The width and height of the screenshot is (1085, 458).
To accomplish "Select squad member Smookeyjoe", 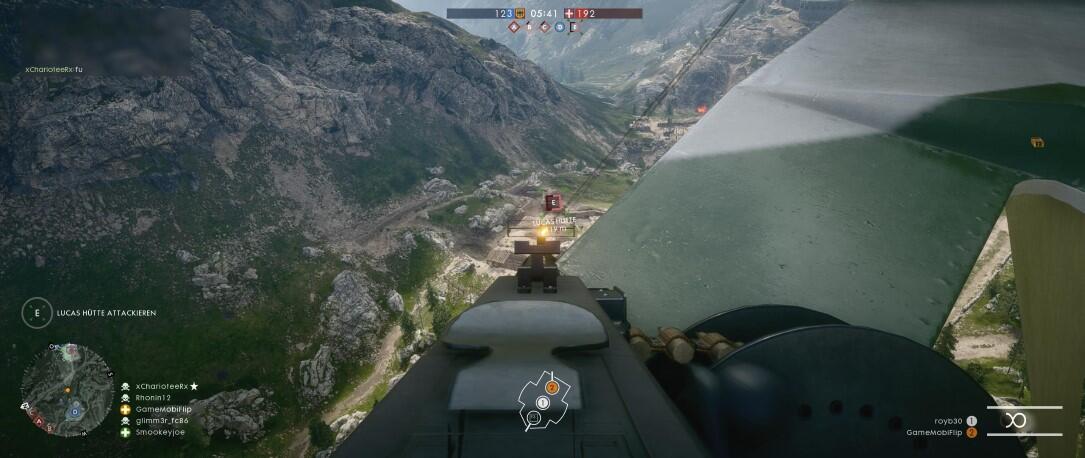I will click(161, 433).
